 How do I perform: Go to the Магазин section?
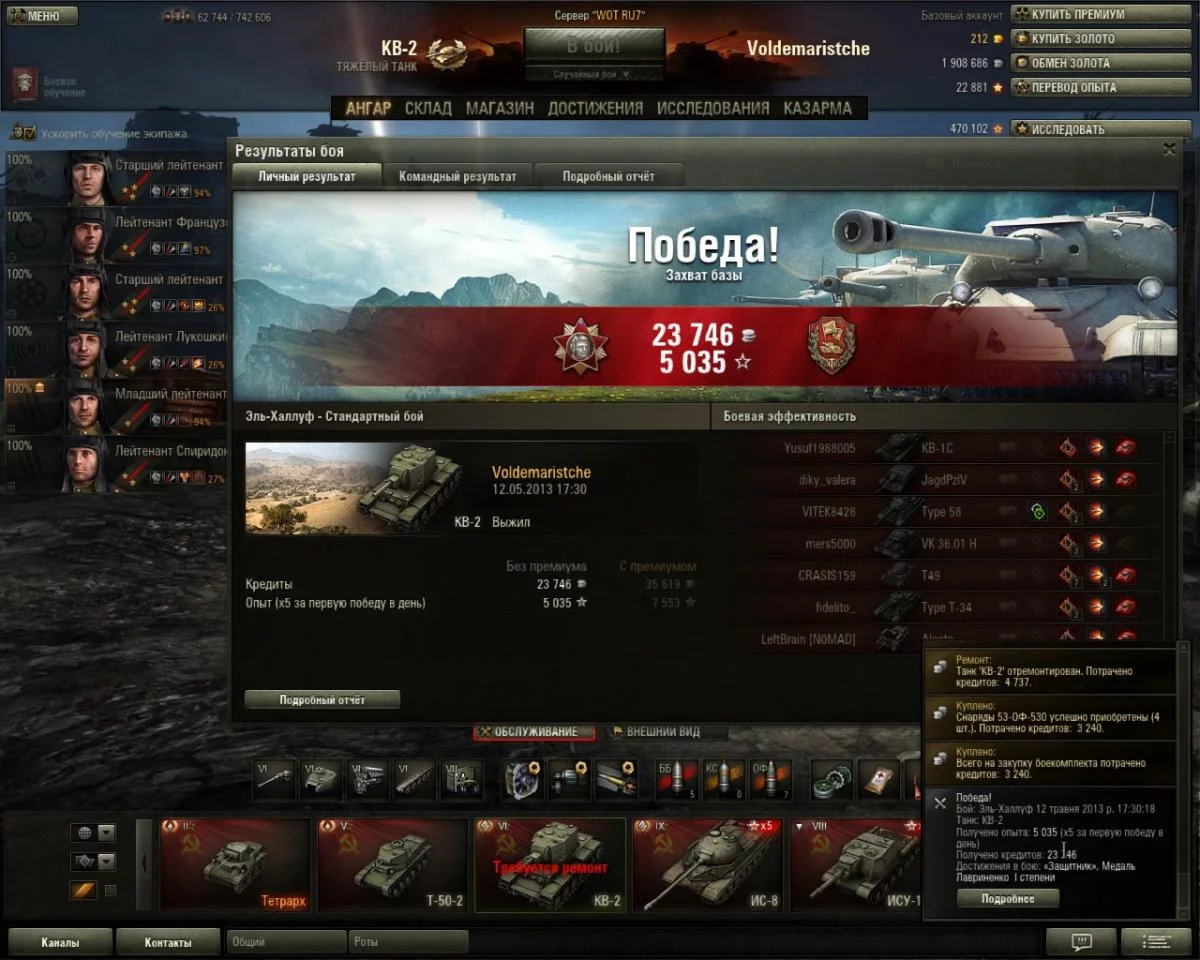[499, 108]
